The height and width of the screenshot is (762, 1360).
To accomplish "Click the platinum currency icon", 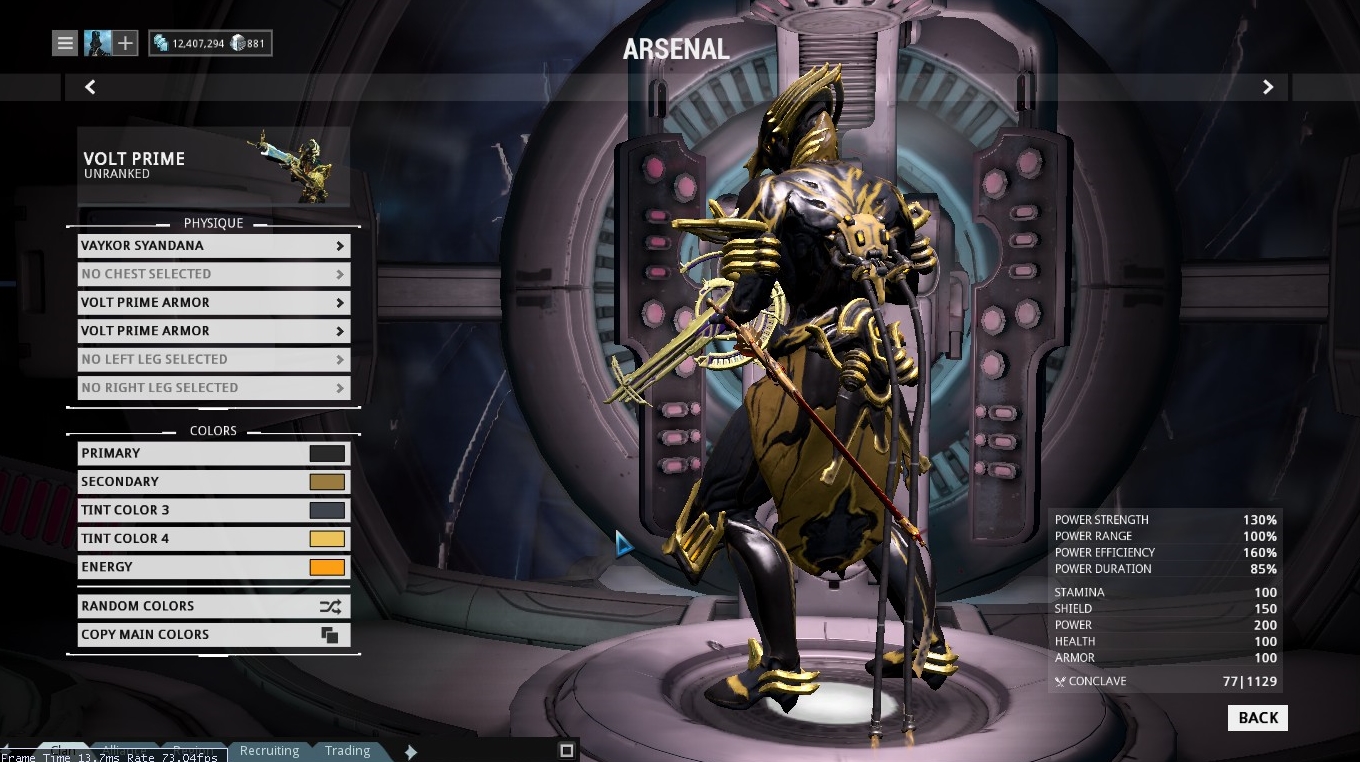I will (x=236, y=43).
